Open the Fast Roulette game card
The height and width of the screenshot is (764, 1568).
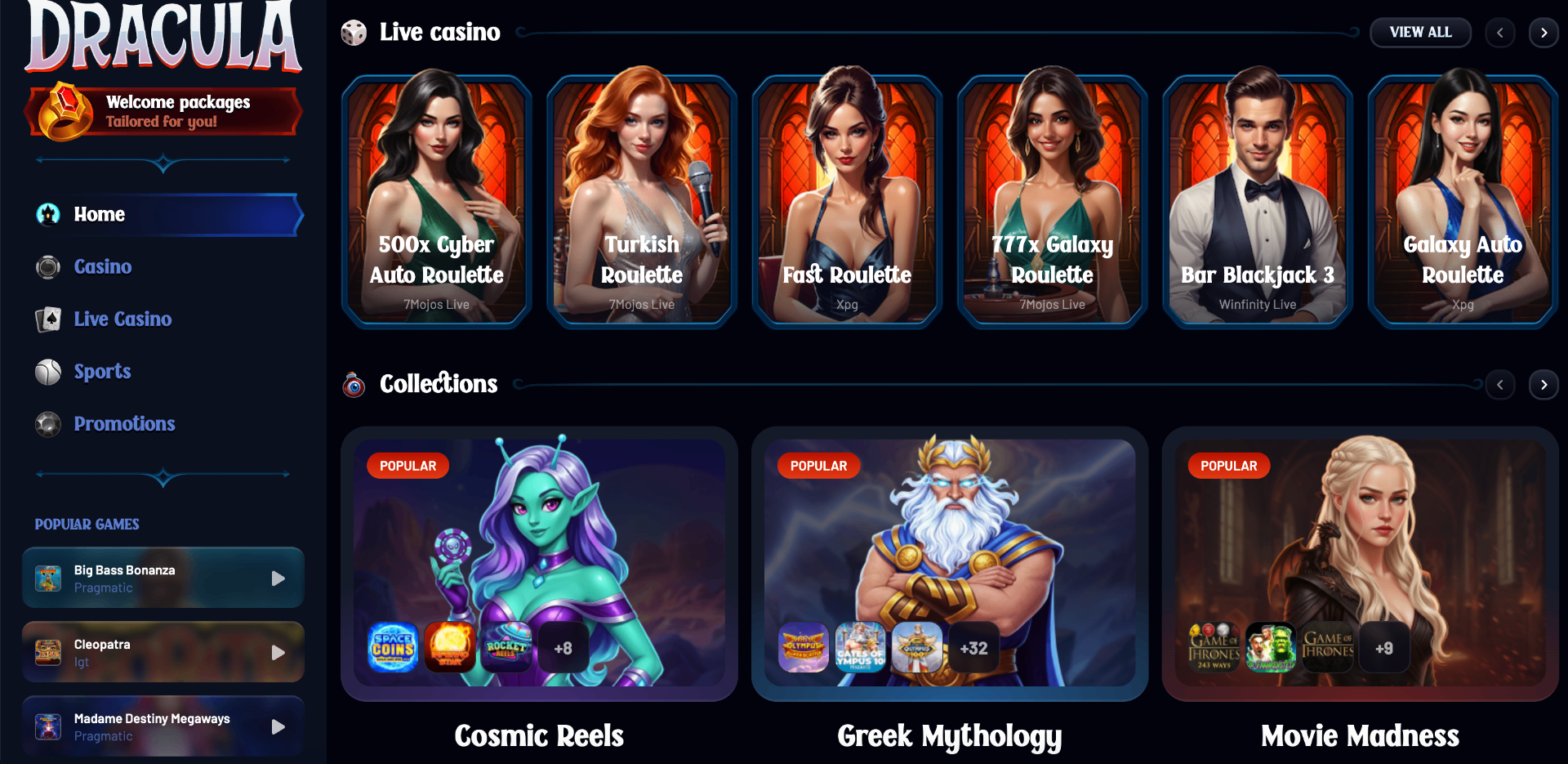(x=847, y=200)
